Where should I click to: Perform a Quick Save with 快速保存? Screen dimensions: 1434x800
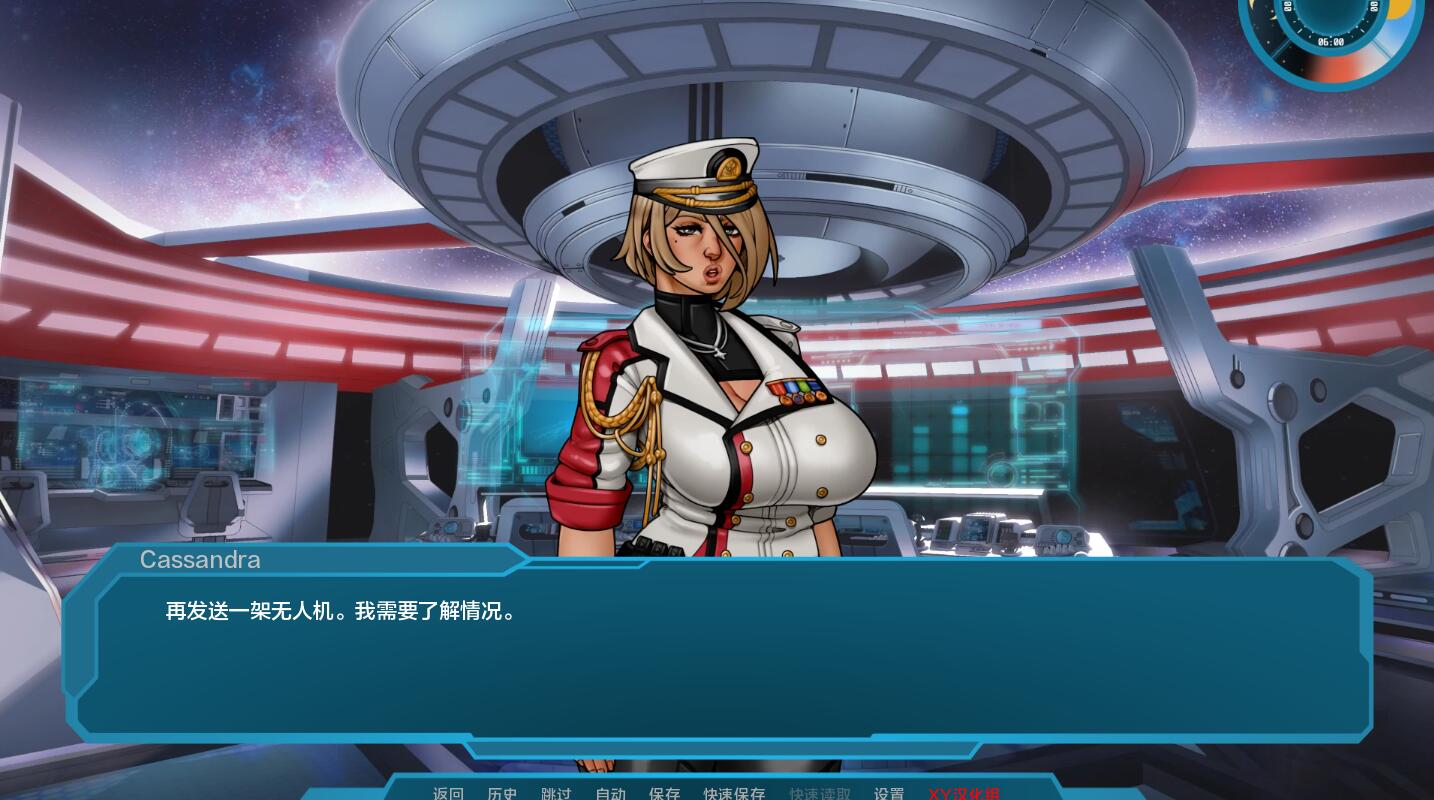coord(733,793)
